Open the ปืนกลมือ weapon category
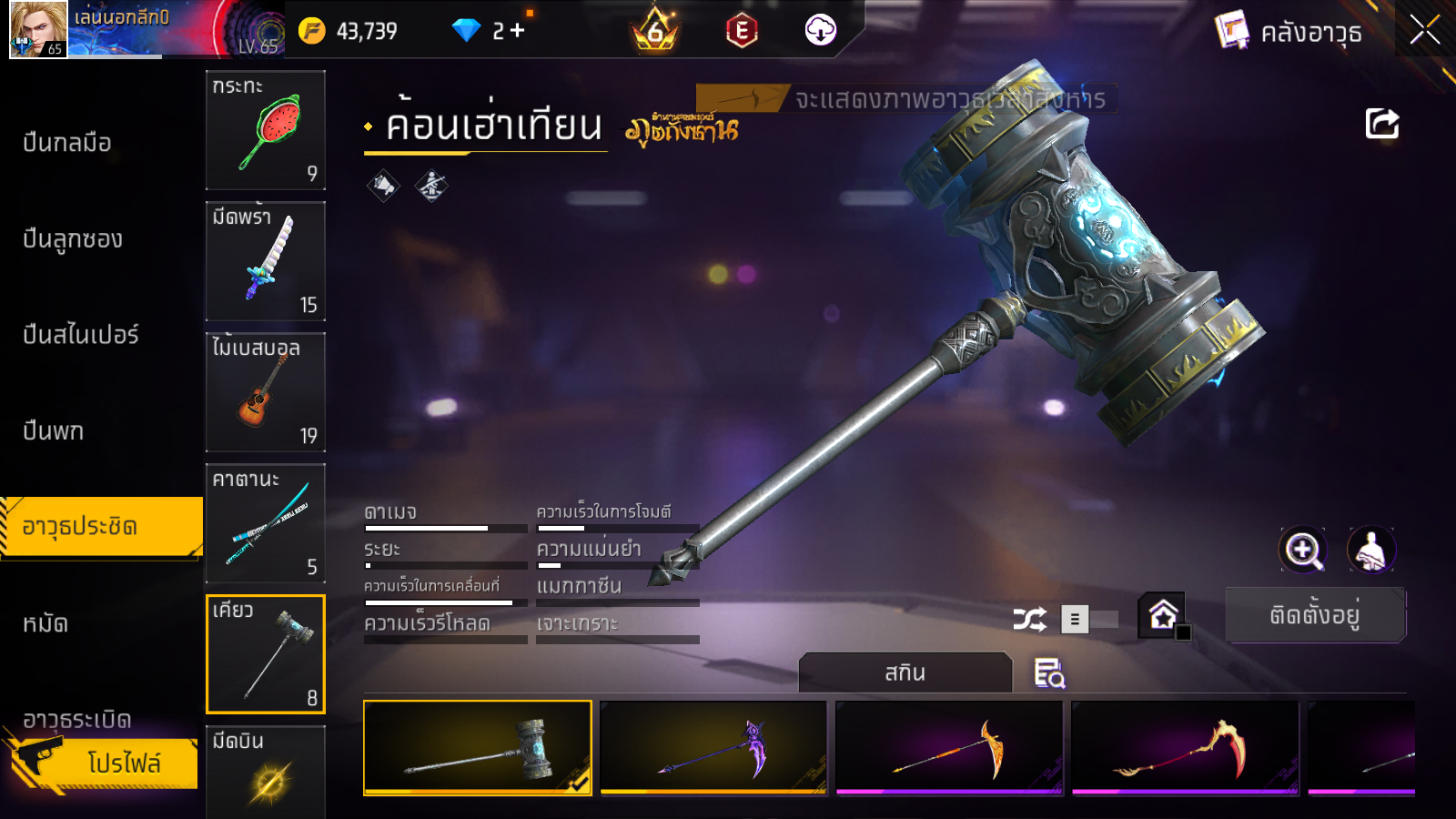Screen dimensions: 1456x819 tap(67, 143)
